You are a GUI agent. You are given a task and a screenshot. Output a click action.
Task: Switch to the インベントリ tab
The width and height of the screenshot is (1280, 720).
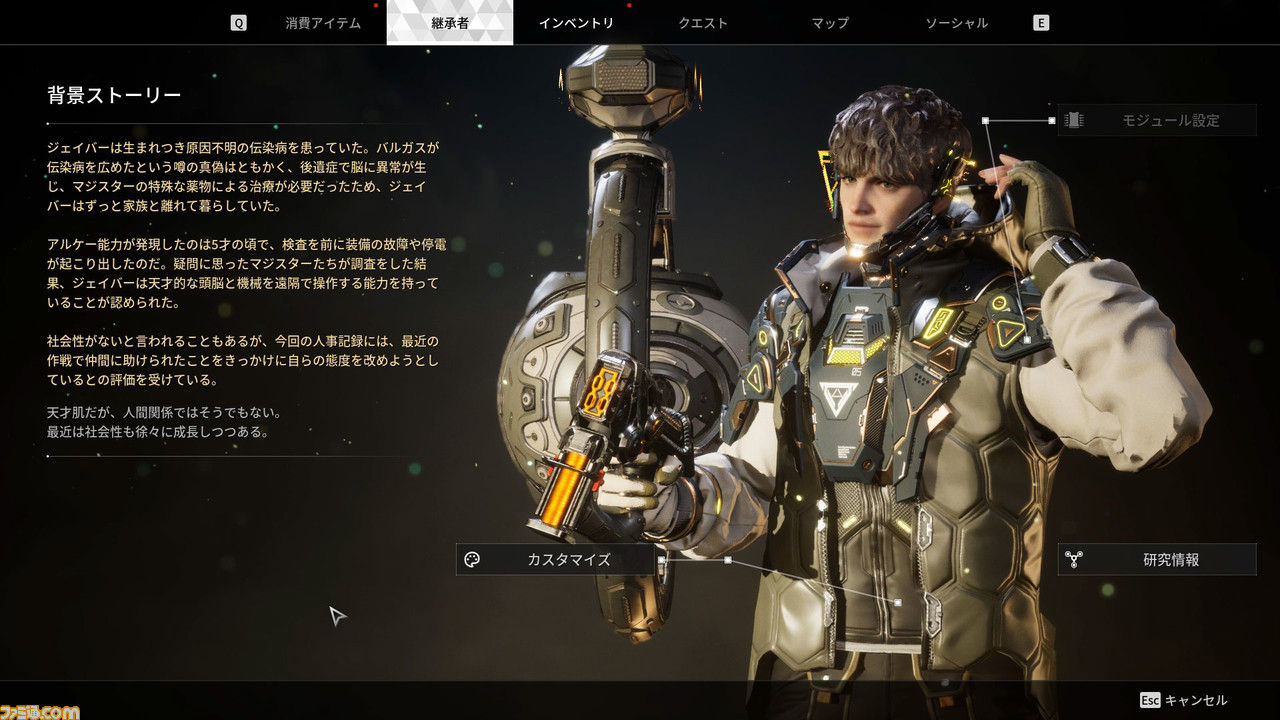(576, 23)
